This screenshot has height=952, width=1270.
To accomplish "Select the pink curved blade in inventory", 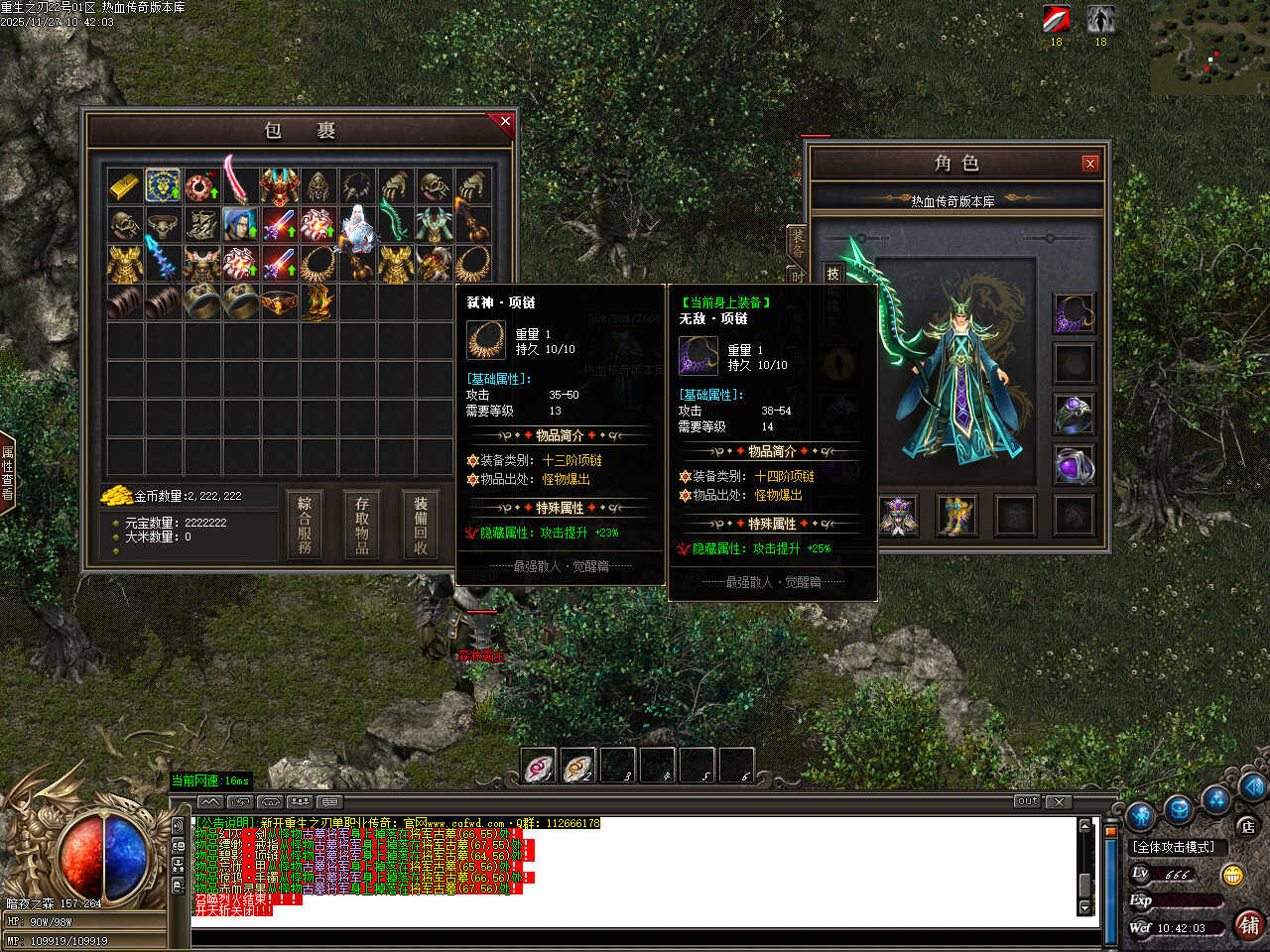I will point(238,180).
